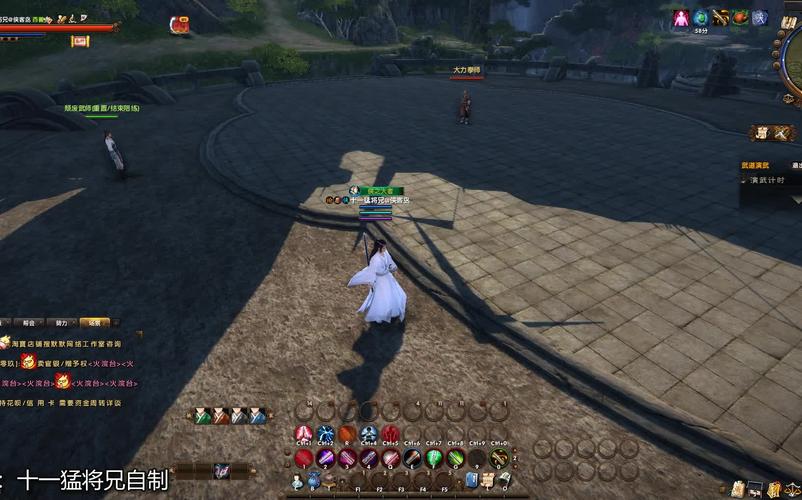This screenshot has height=500, width=802.
Task: Select the blue potion bottle on bottom bar
Action: (313, 481)
